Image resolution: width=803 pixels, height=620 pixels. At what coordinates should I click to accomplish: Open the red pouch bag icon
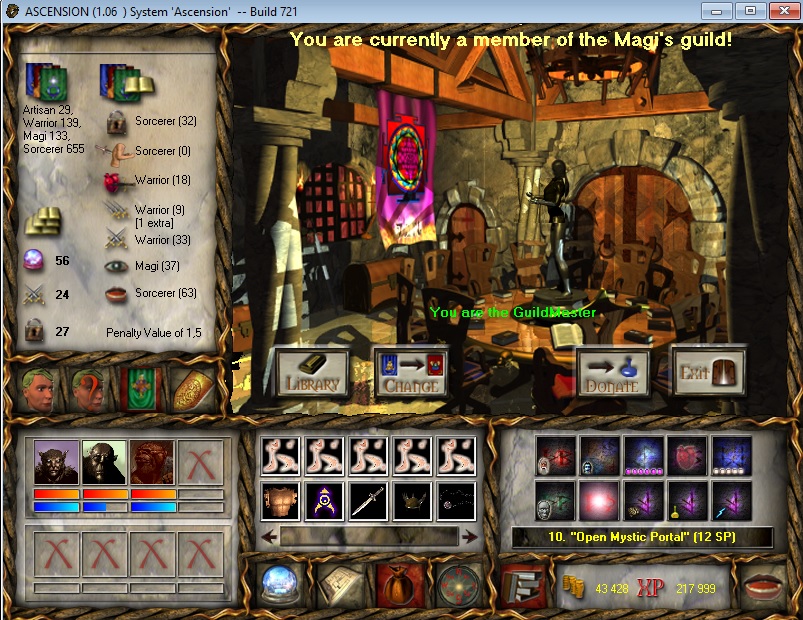(397, 585)
